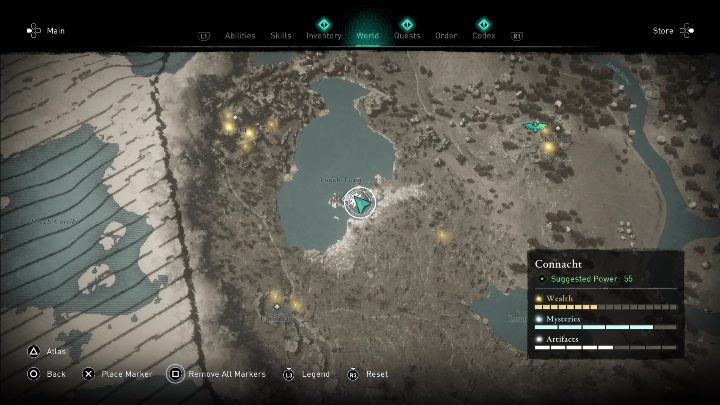Open the Quests tab

click(x=407, y=35)
